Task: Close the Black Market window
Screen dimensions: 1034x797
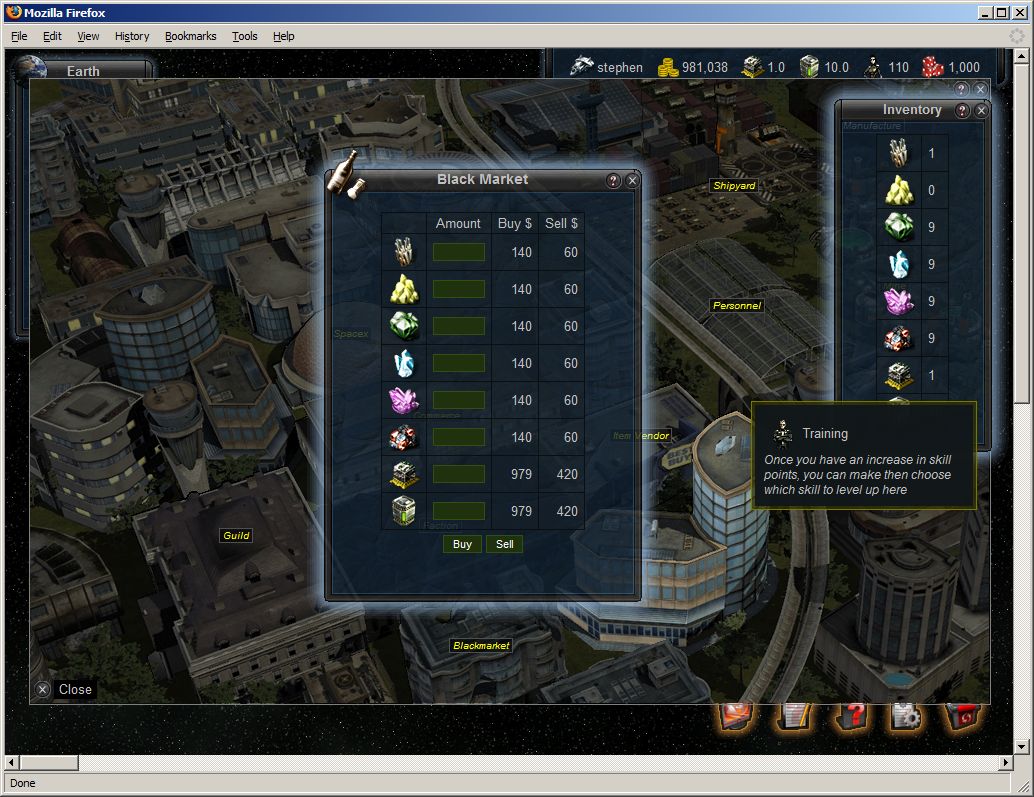Action: 632,181
